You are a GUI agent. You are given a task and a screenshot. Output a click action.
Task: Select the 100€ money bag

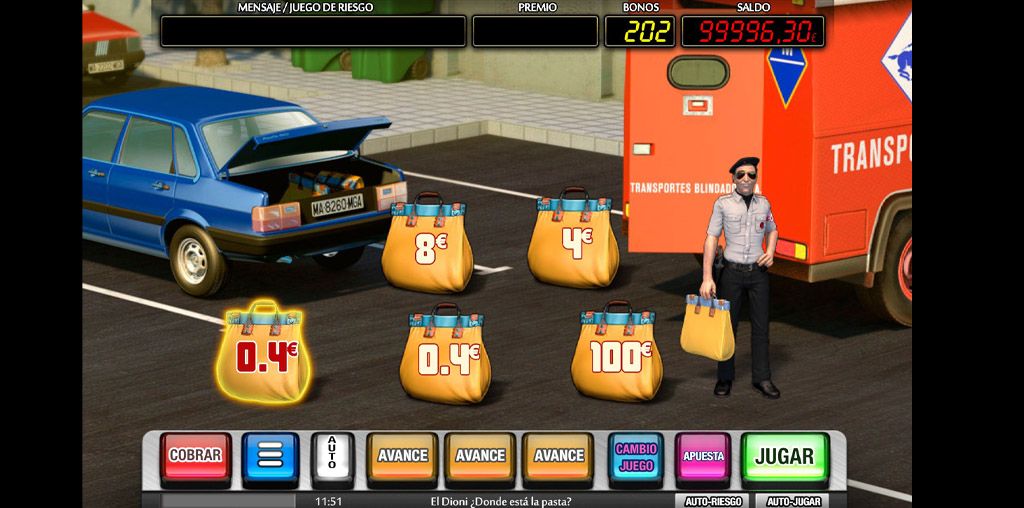[617, 355]
